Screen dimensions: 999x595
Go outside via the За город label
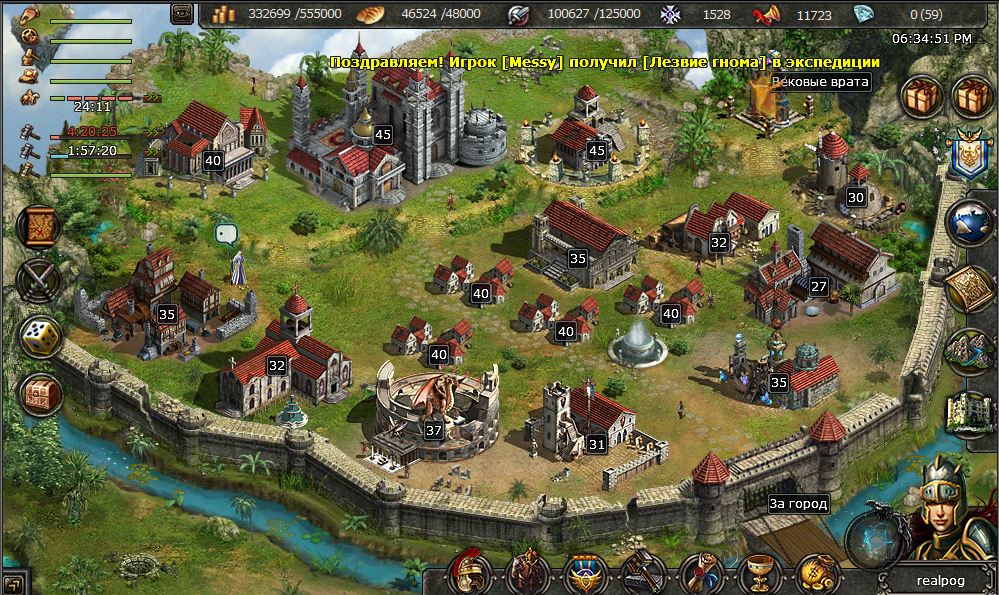pyautogui.click(x=797, y=504)
